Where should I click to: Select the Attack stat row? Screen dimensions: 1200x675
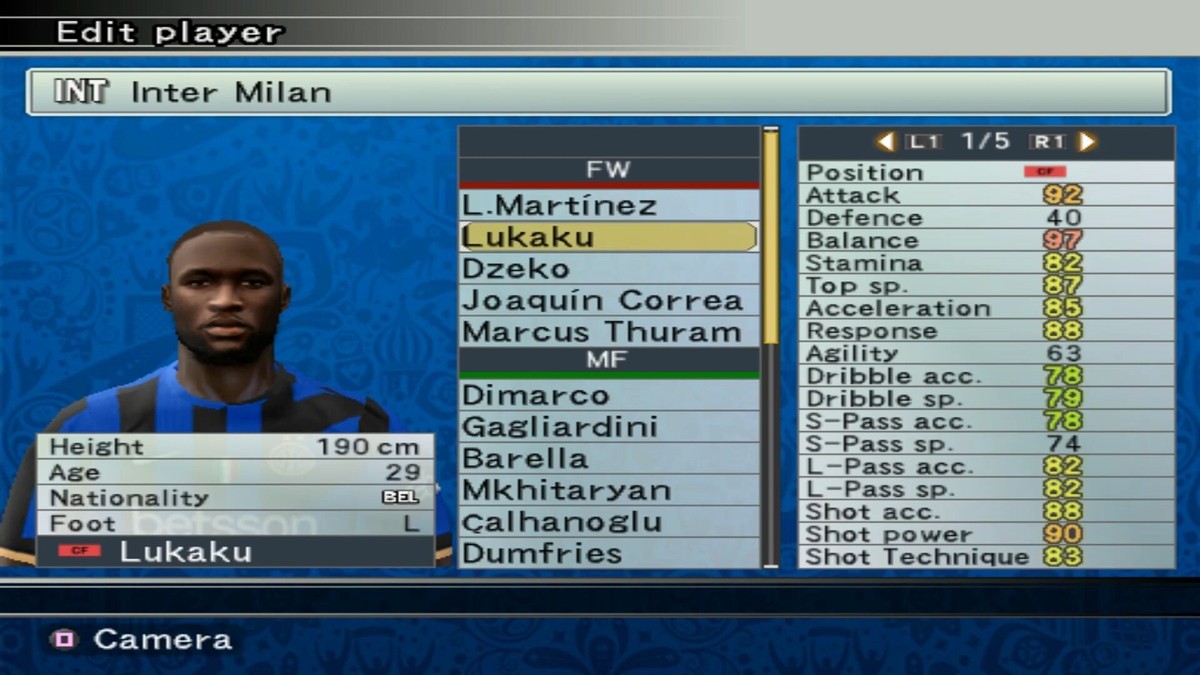(x=986, y=195)
